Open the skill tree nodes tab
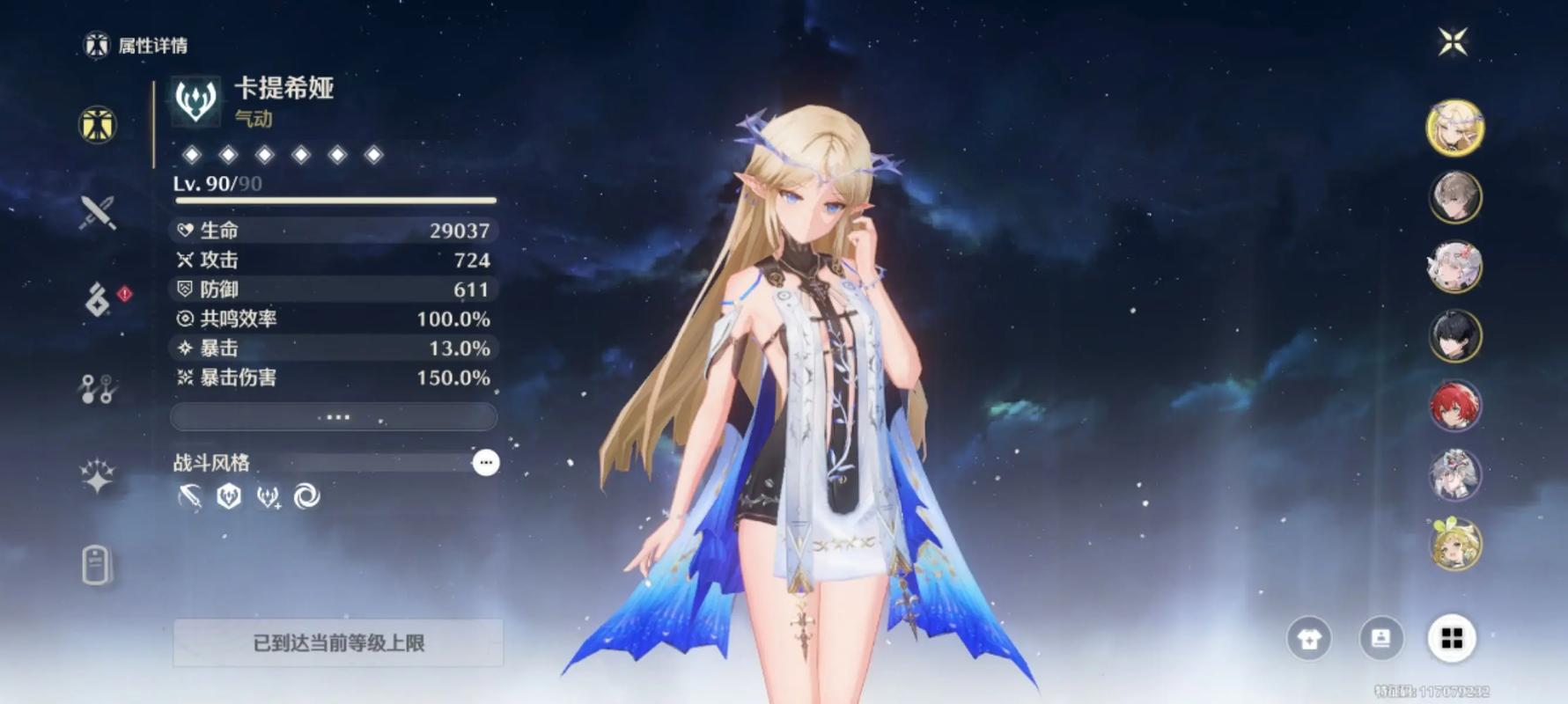The height and width of the screenshot is (704, 1568). pyautogui.click(x=98, y=388)
